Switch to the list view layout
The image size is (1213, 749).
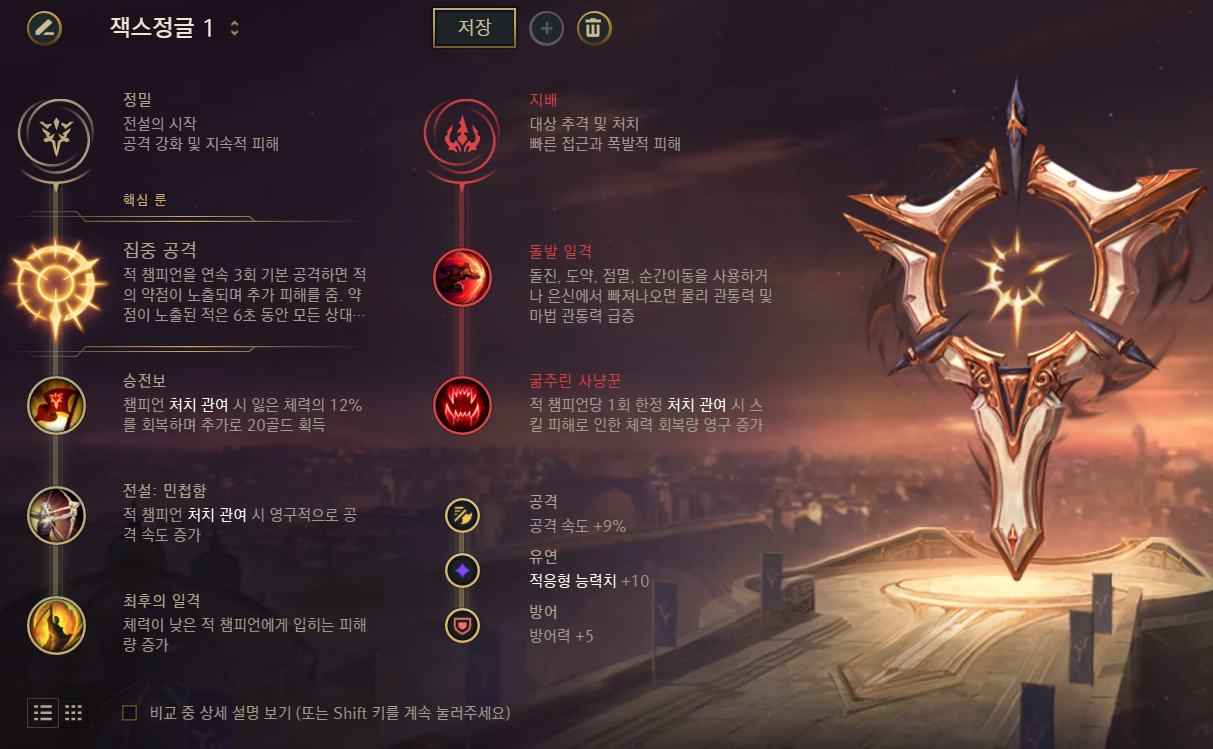point(43,713)
